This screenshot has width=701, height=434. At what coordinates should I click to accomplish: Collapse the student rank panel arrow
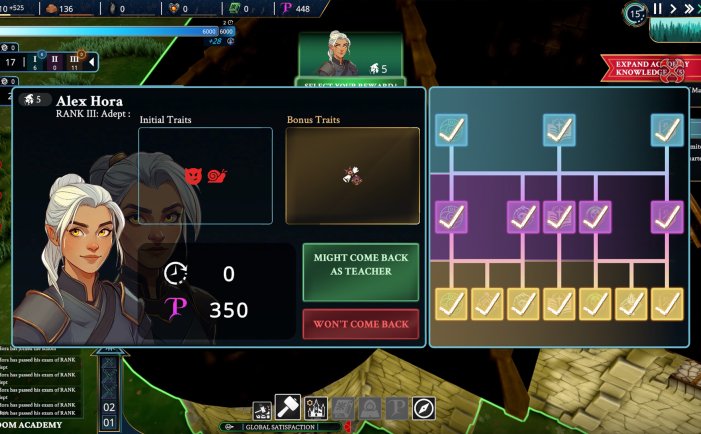(91, 62)
